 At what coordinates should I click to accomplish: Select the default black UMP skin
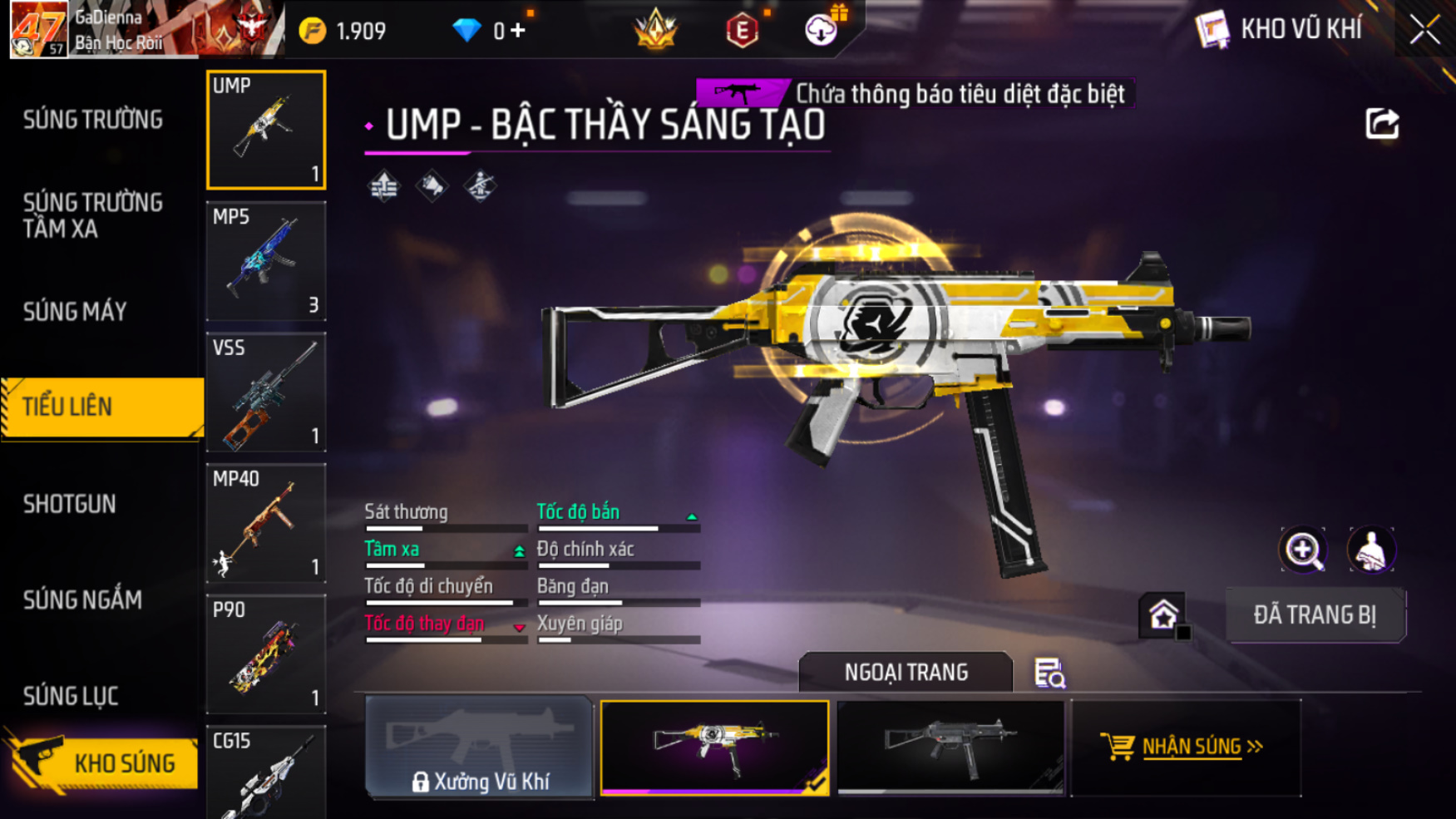(x=950, y=747)
